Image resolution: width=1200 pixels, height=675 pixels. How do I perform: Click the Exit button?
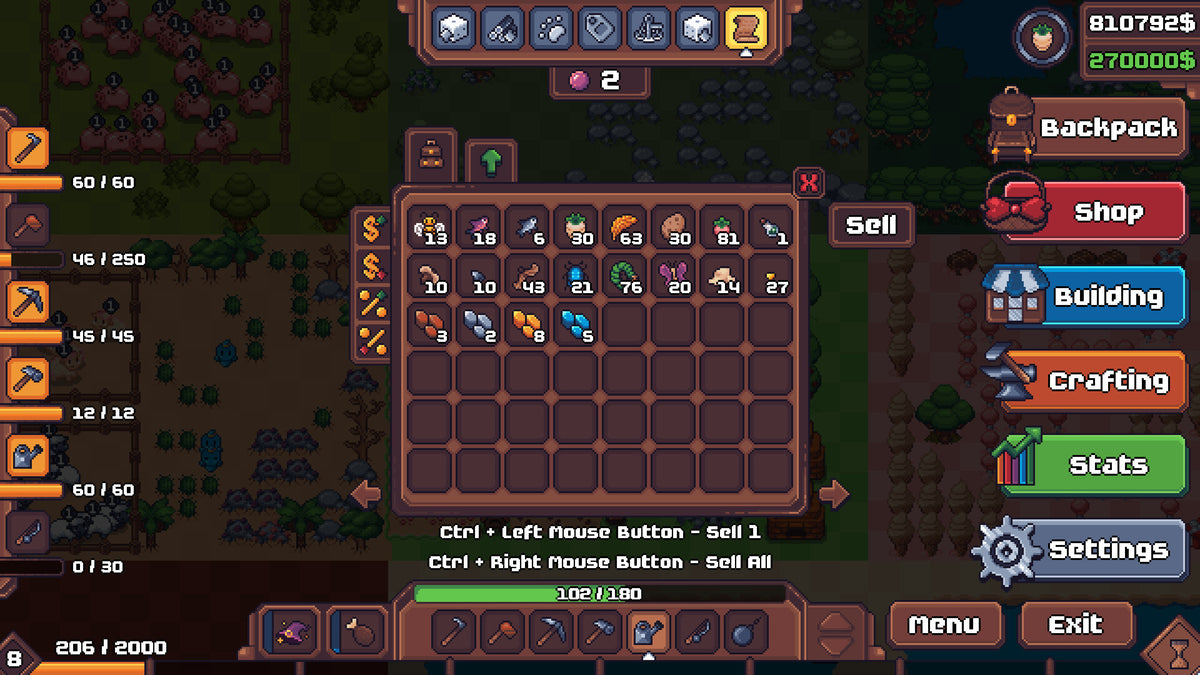1076,625
